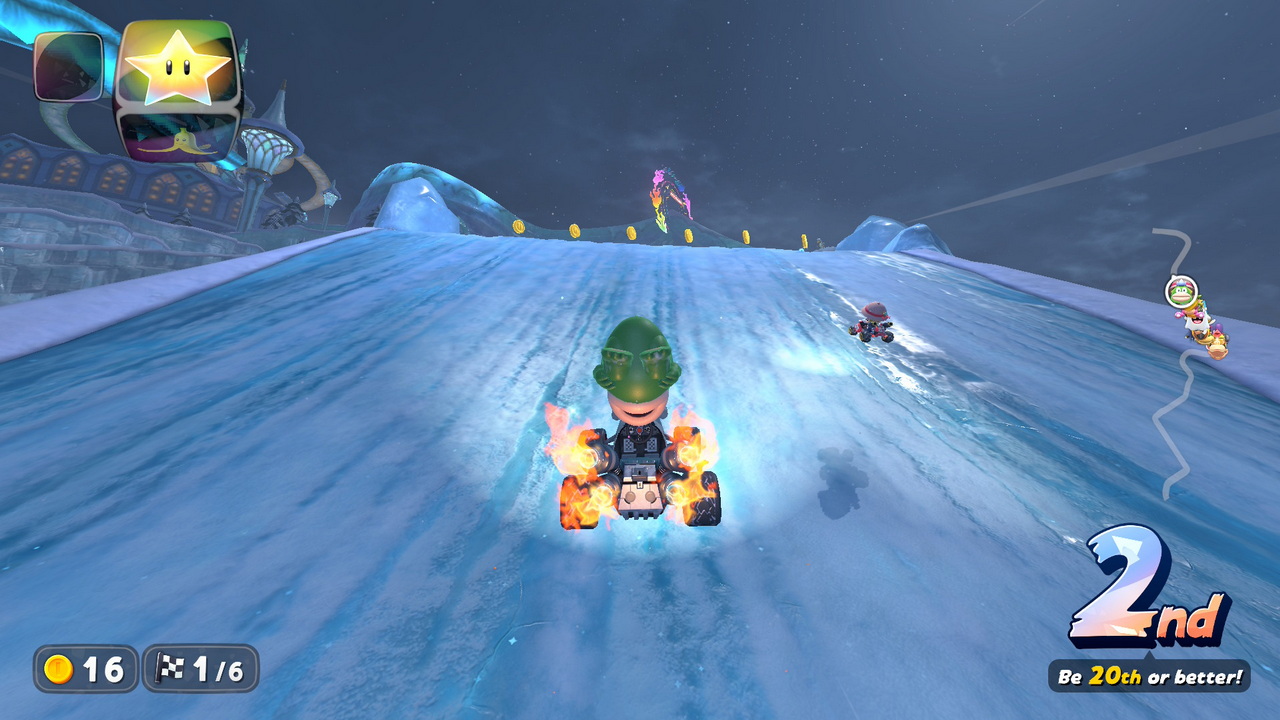Click the small reserve item slot
The image size is (1280, 720).
coord(68,66)
